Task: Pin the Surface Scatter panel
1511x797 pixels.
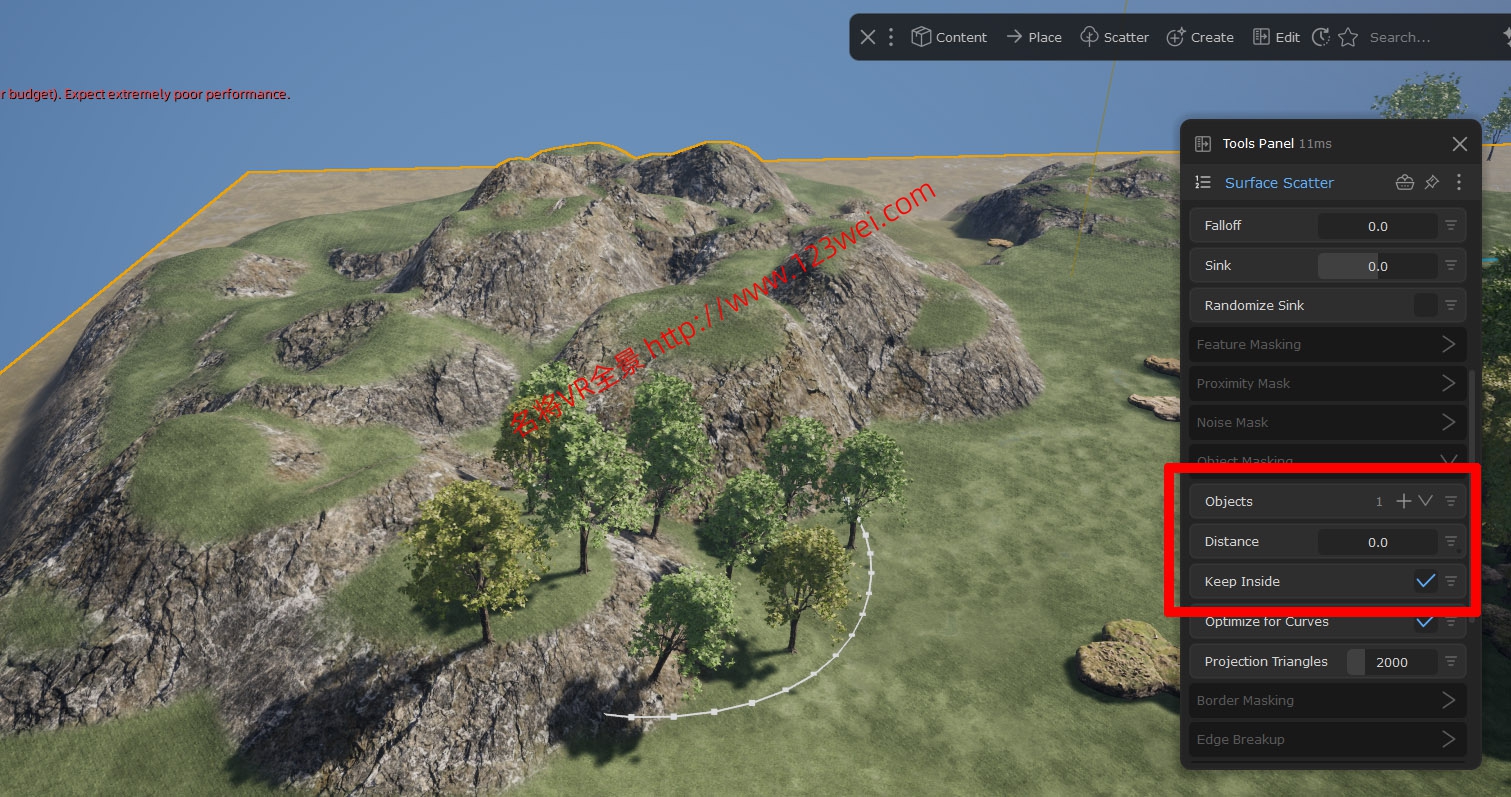Action: pyautogui.click(x=1432, y=182)
